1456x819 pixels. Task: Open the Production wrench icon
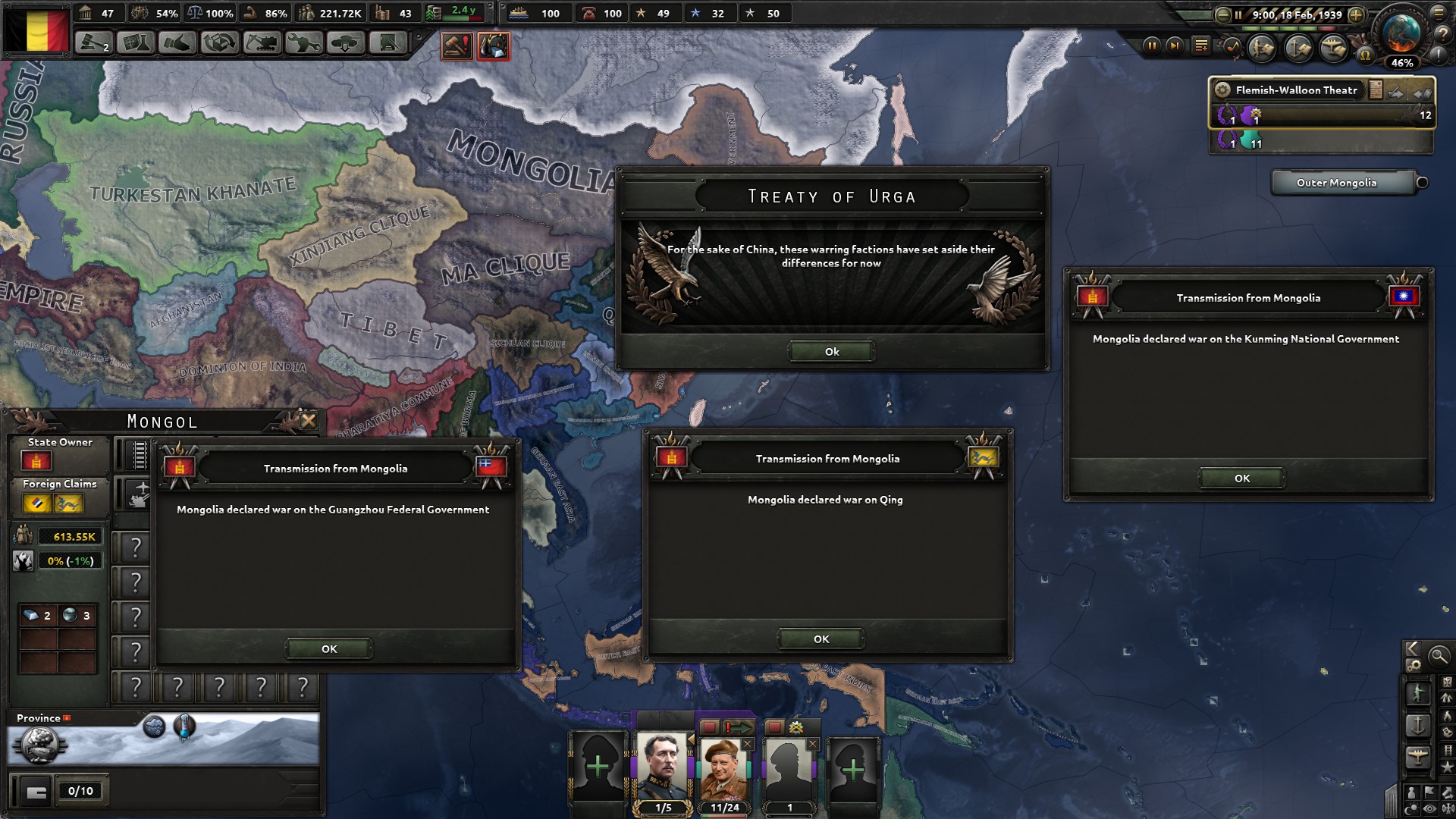pyautogui.click(x=305, y=42)
